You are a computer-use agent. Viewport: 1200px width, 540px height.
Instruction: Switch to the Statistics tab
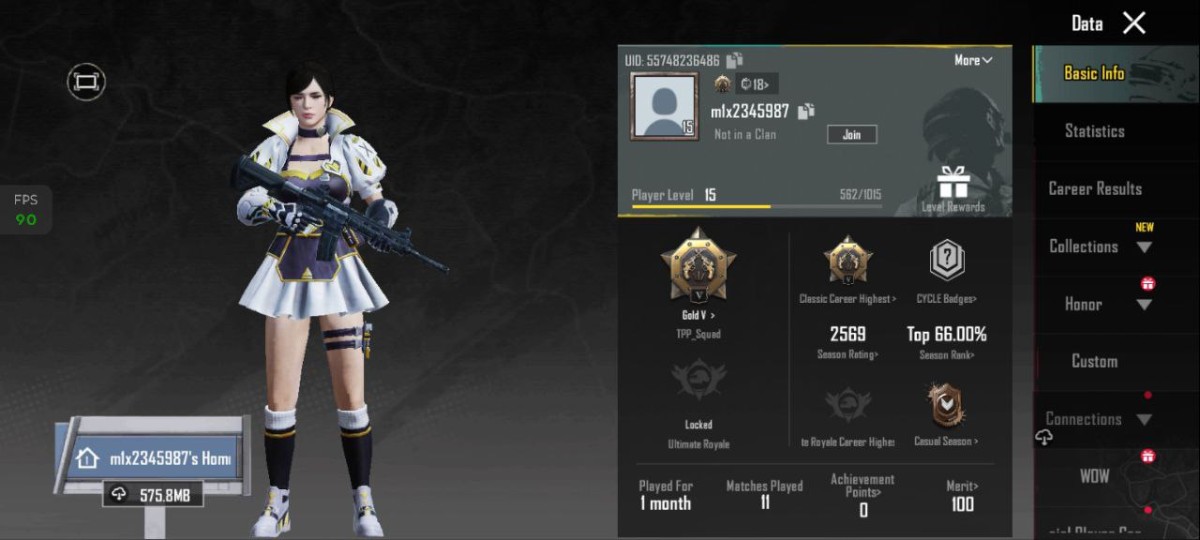1094,131
